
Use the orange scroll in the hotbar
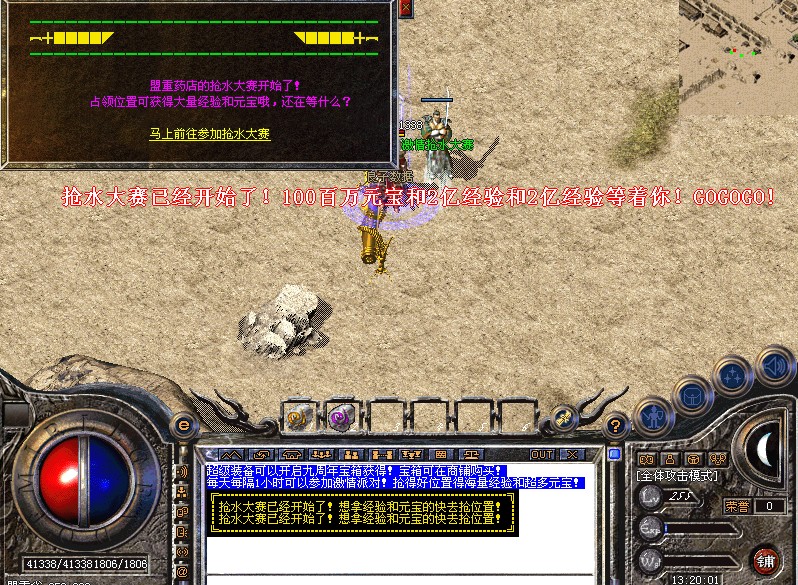pyautogui.click(x=300, y=417)
